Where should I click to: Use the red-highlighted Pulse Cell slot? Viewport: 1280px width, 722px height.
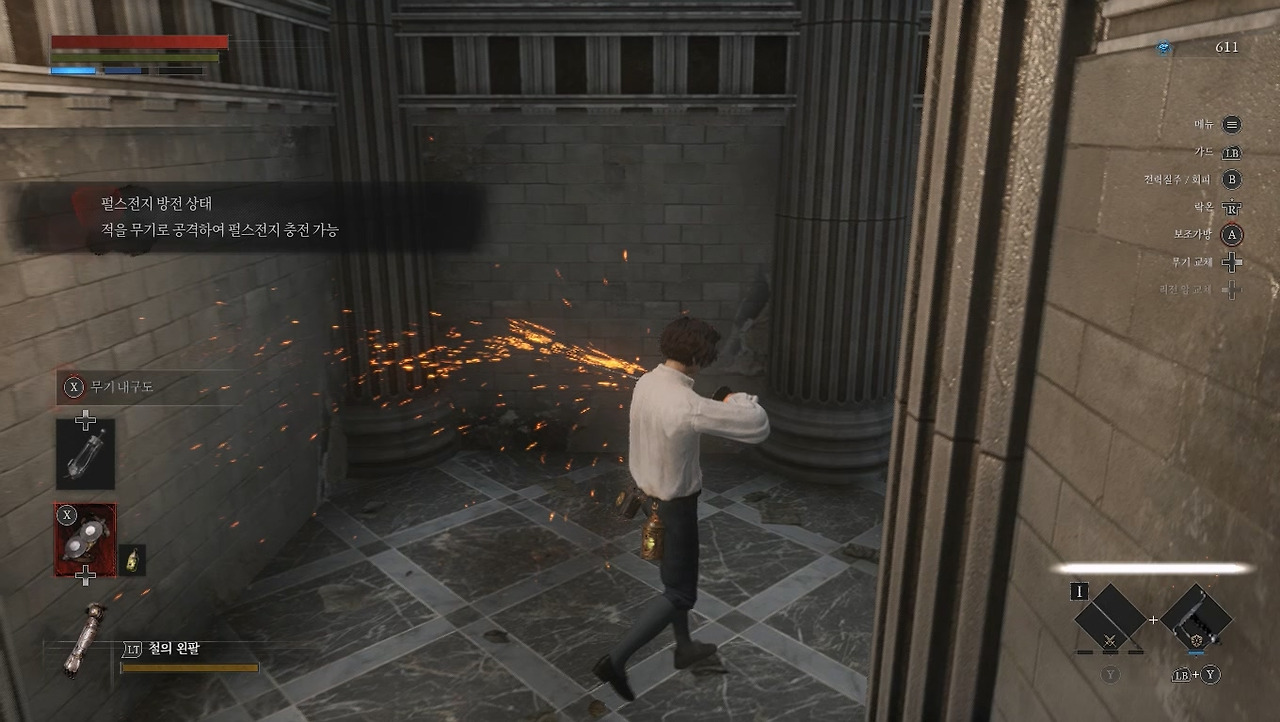85,540
